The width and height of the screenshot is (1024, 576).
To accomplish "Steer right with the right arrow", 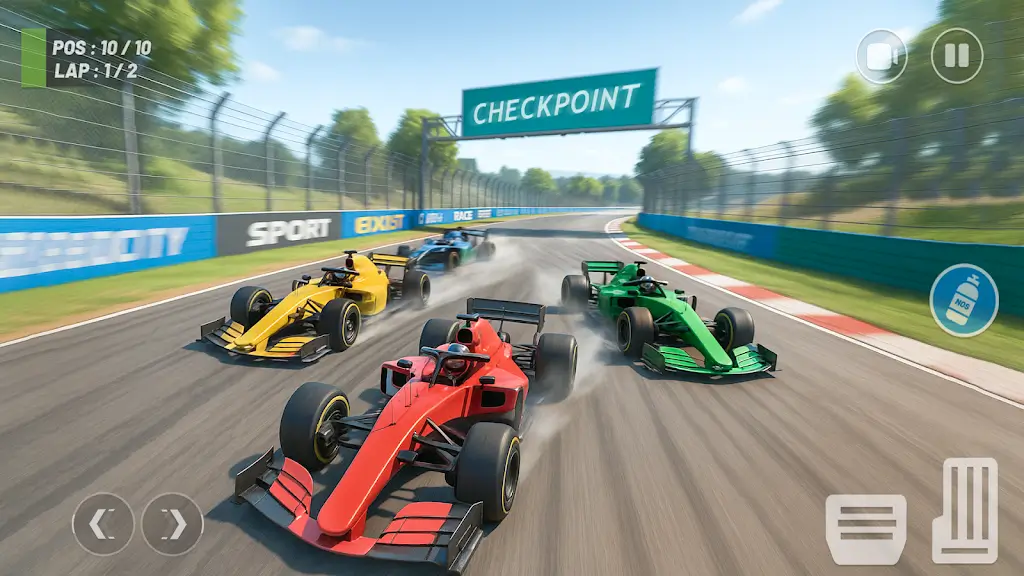I will click(172, 524).
